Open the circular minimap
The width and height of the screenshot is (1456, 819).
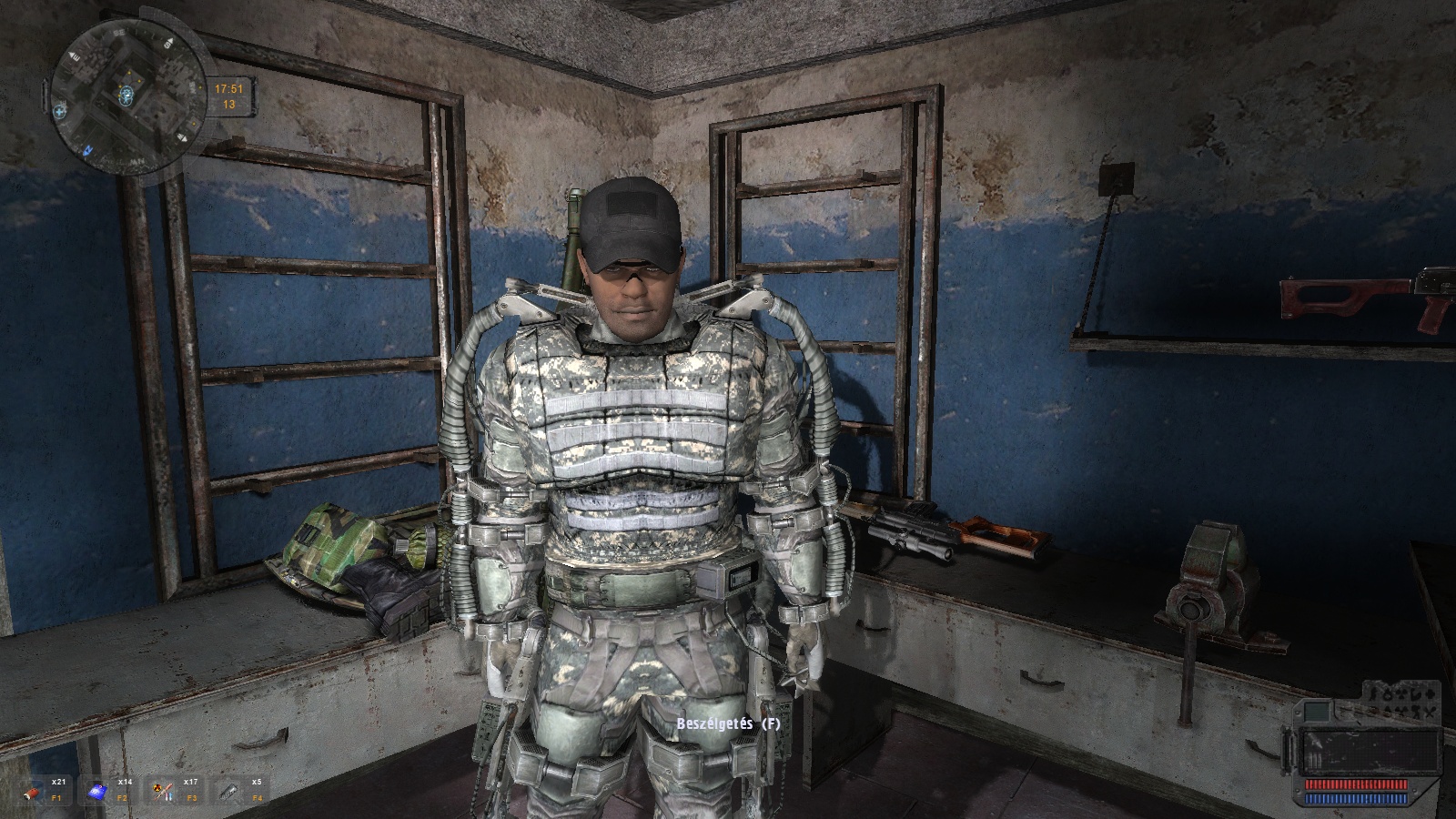128,96
